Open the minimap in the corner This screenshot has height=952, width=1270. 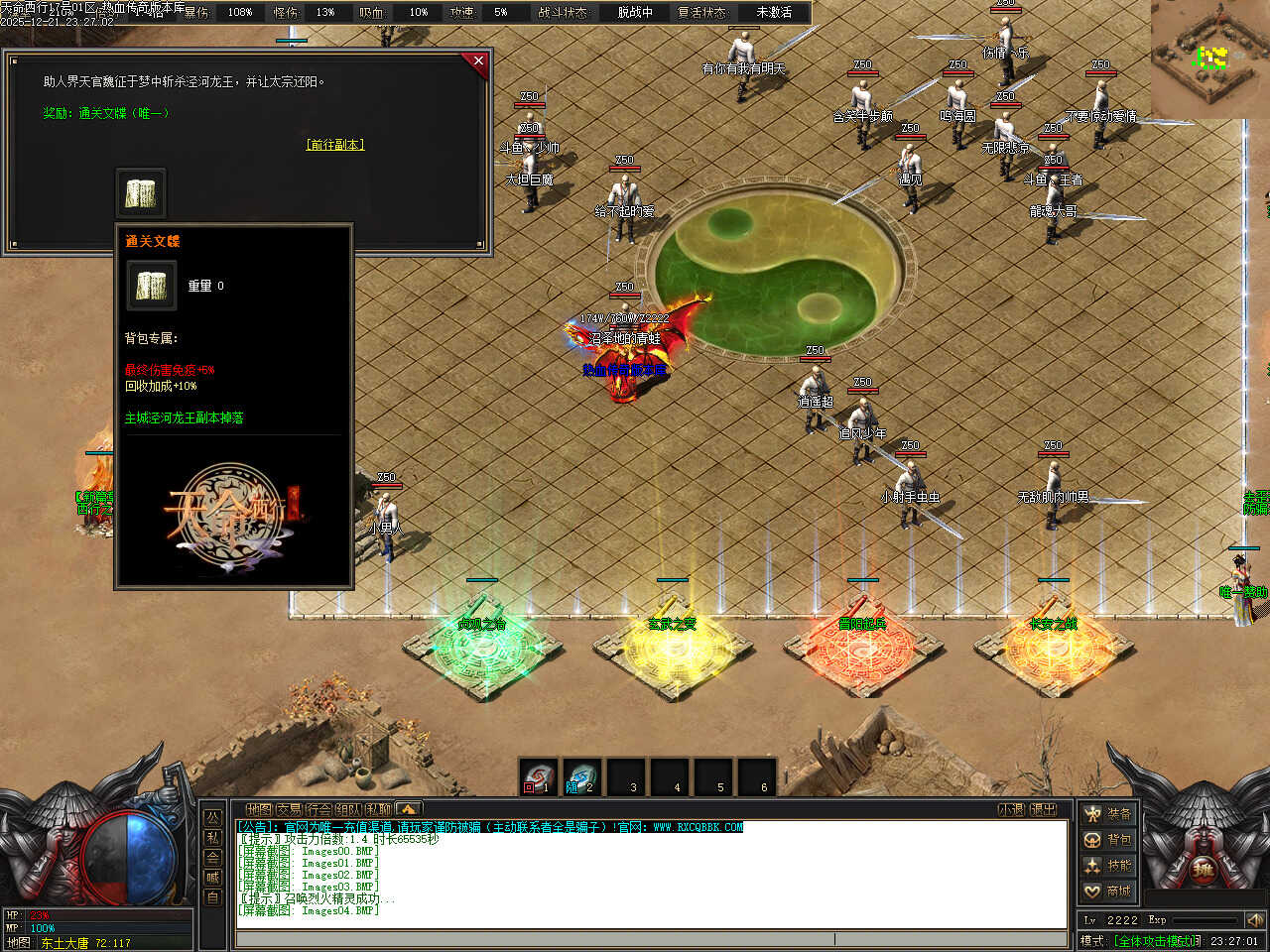[x=1209, y=58]
